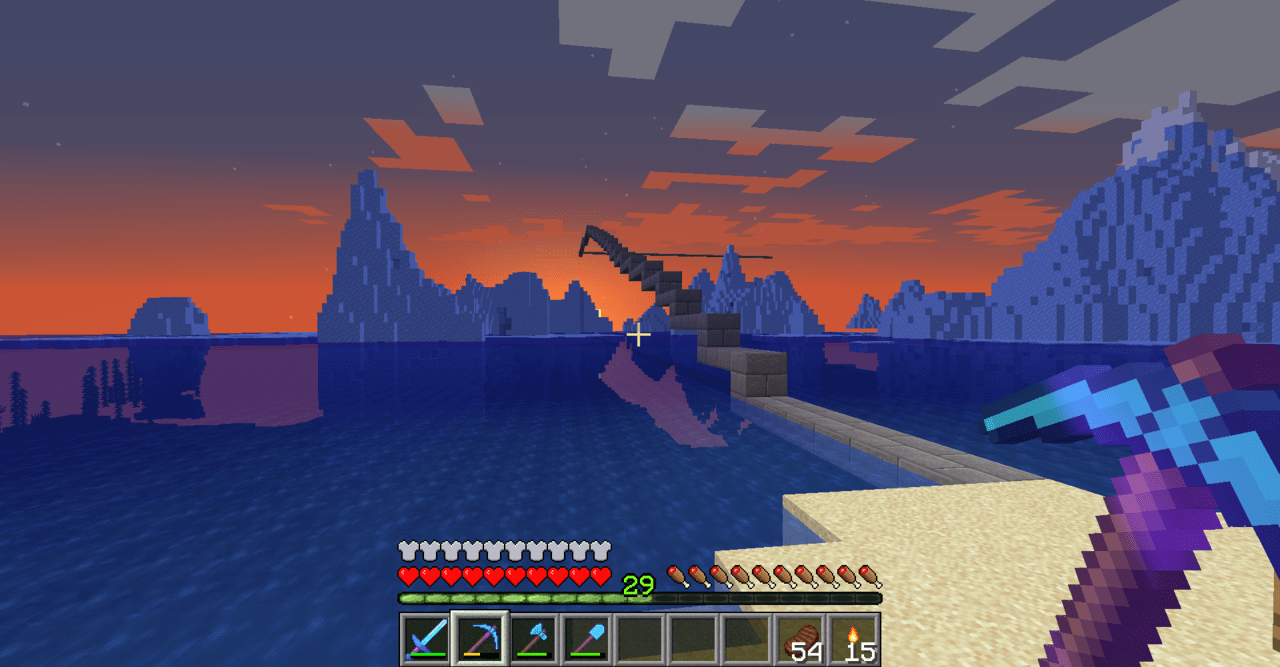The width and height of the screenshot is (1280, 667).
Task: Choose the diamond pickaxe in the hotbar
Action: pos(478,639)
